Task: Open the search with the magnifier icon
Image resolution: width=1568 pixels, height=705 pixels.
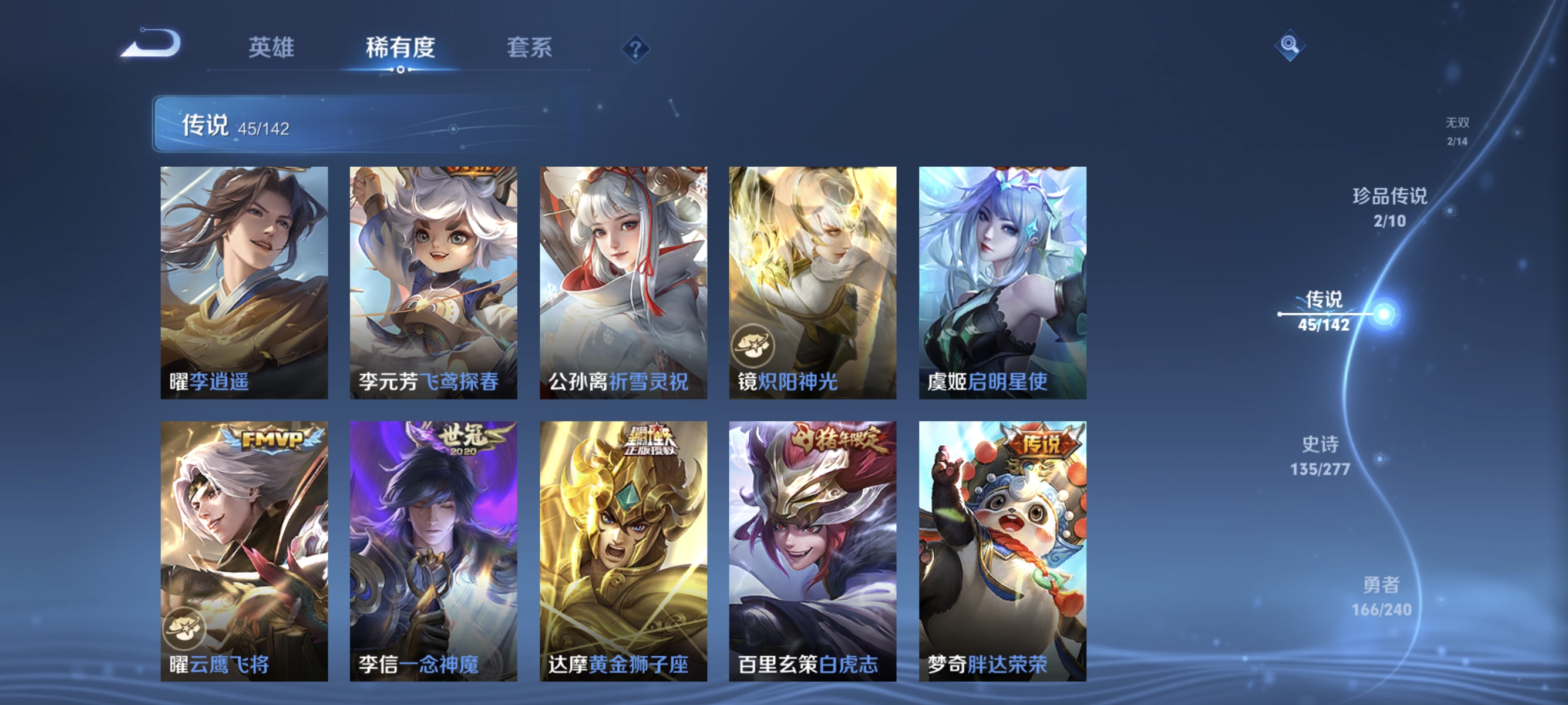Action: tap(1291, 45)
